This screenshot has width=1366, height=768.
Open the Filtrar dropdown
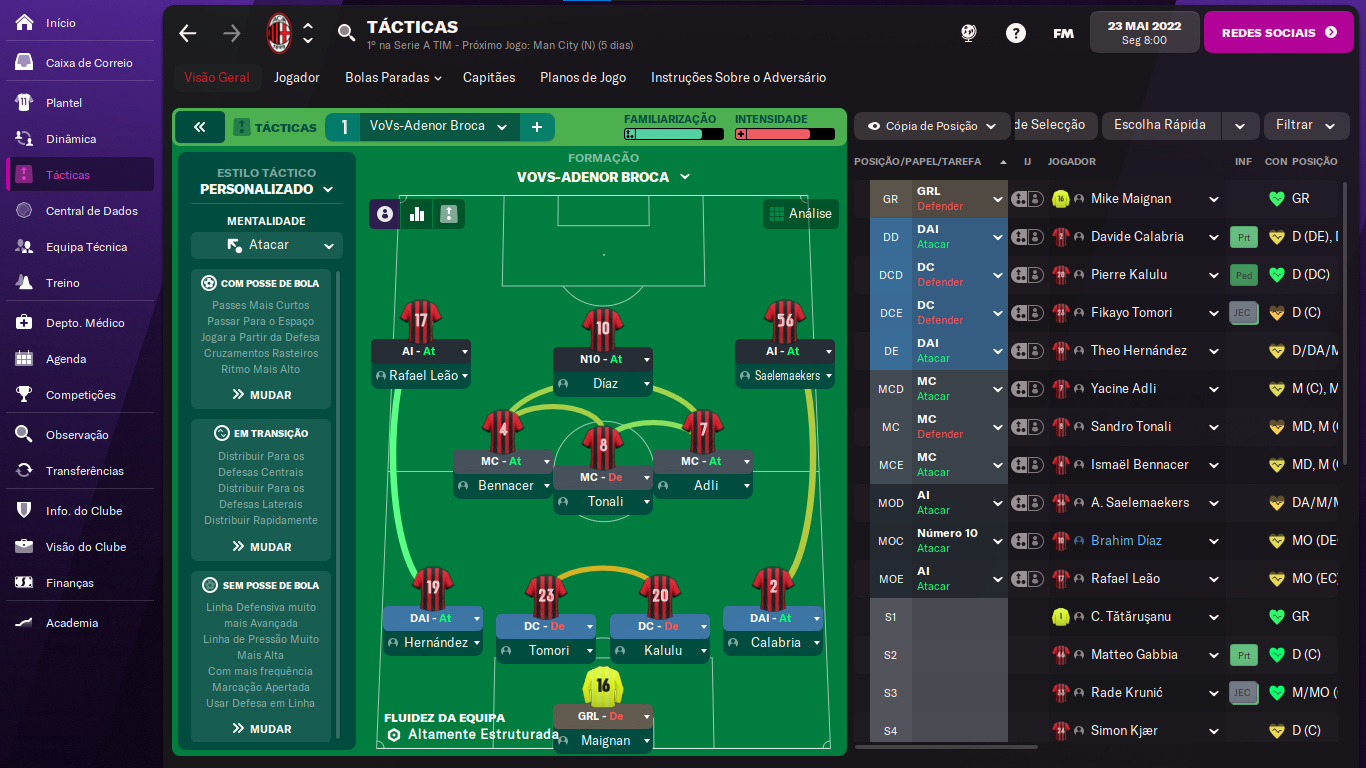coord(1304,126)
